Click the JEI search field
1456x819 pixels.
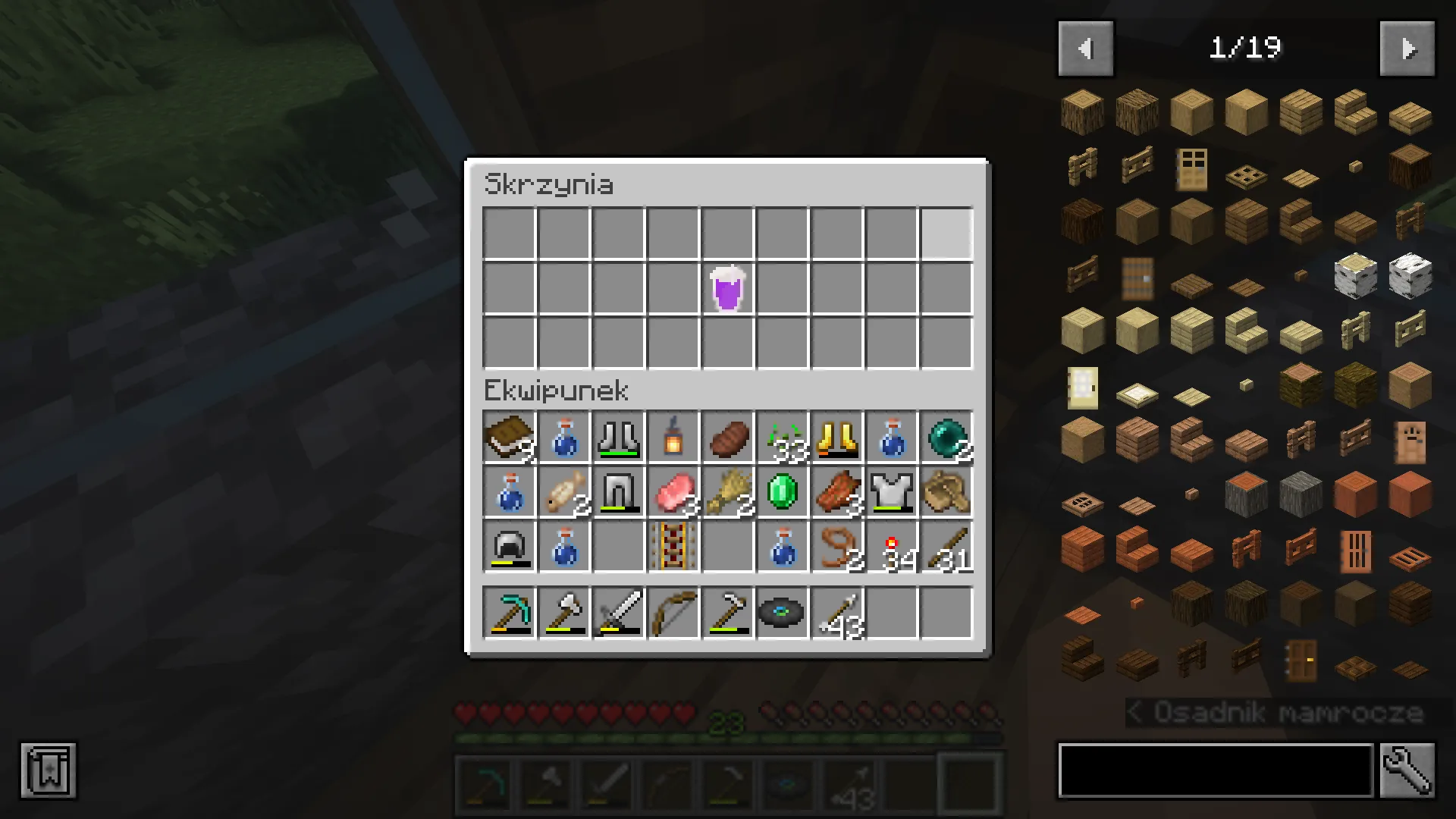[x=1213, y=770]
